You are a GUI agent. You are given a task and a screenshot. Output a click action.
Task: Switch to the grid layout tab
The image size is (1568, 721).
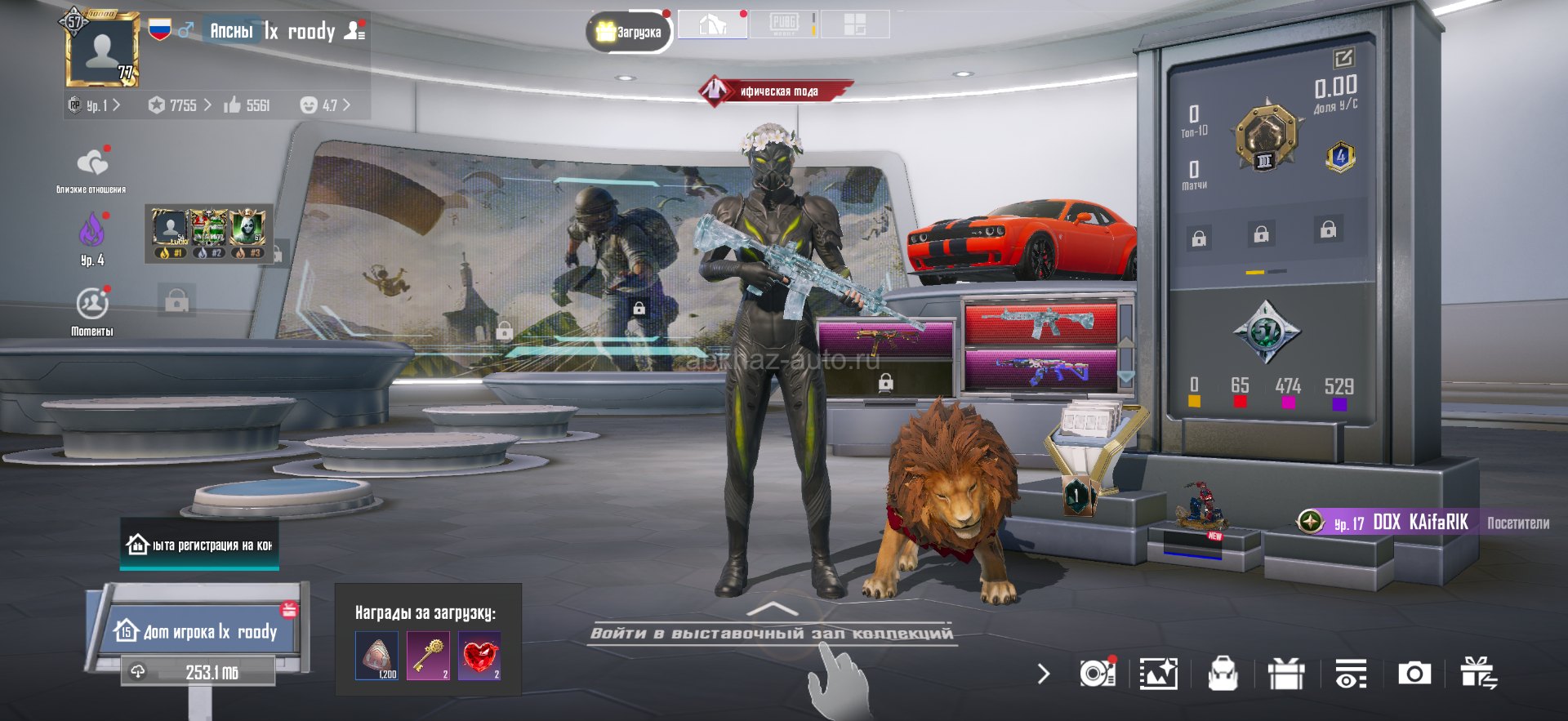[854, 24]
